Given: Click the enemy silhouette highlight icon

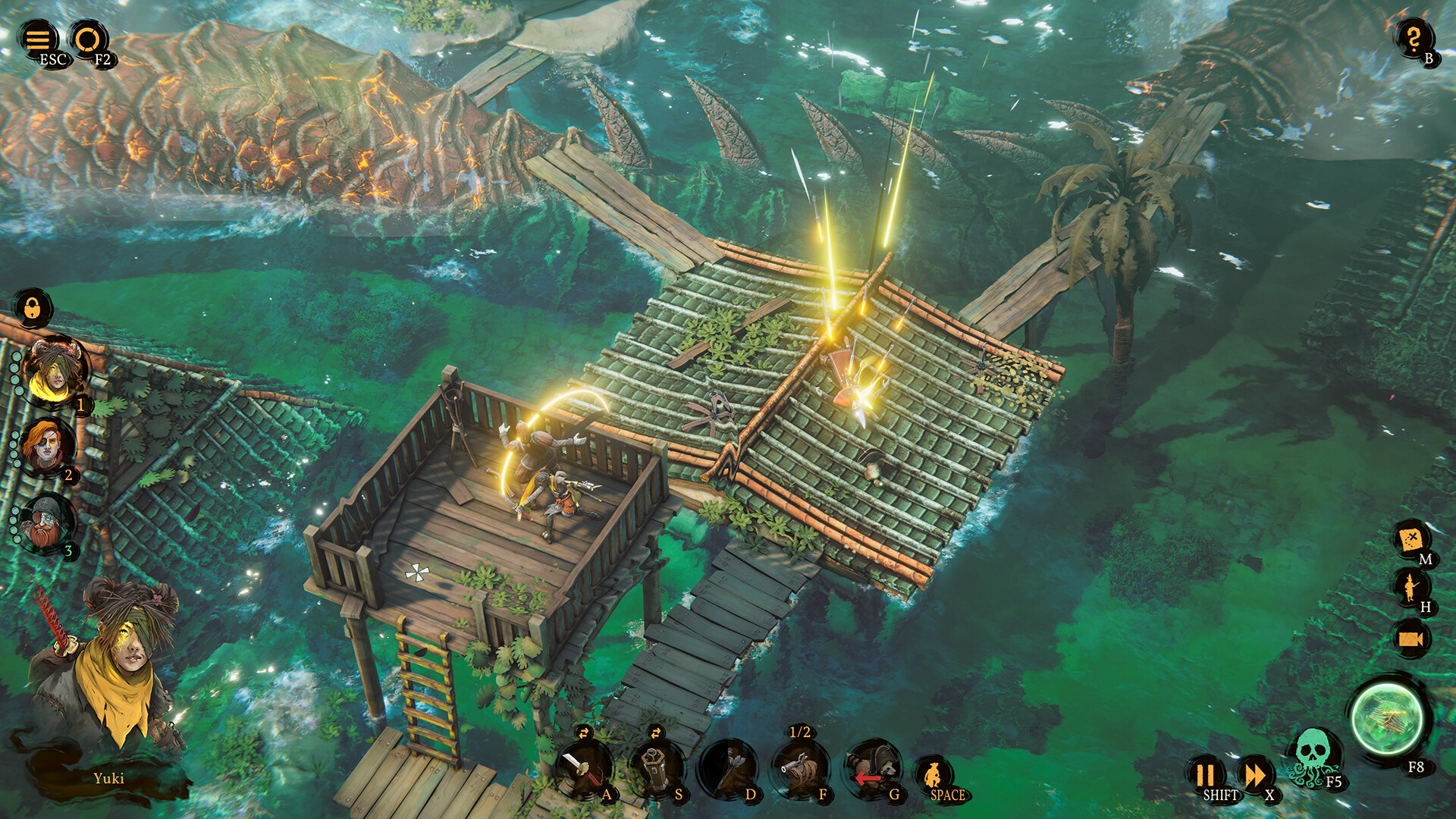Looking at the screenshot, I should point(1410,587).
